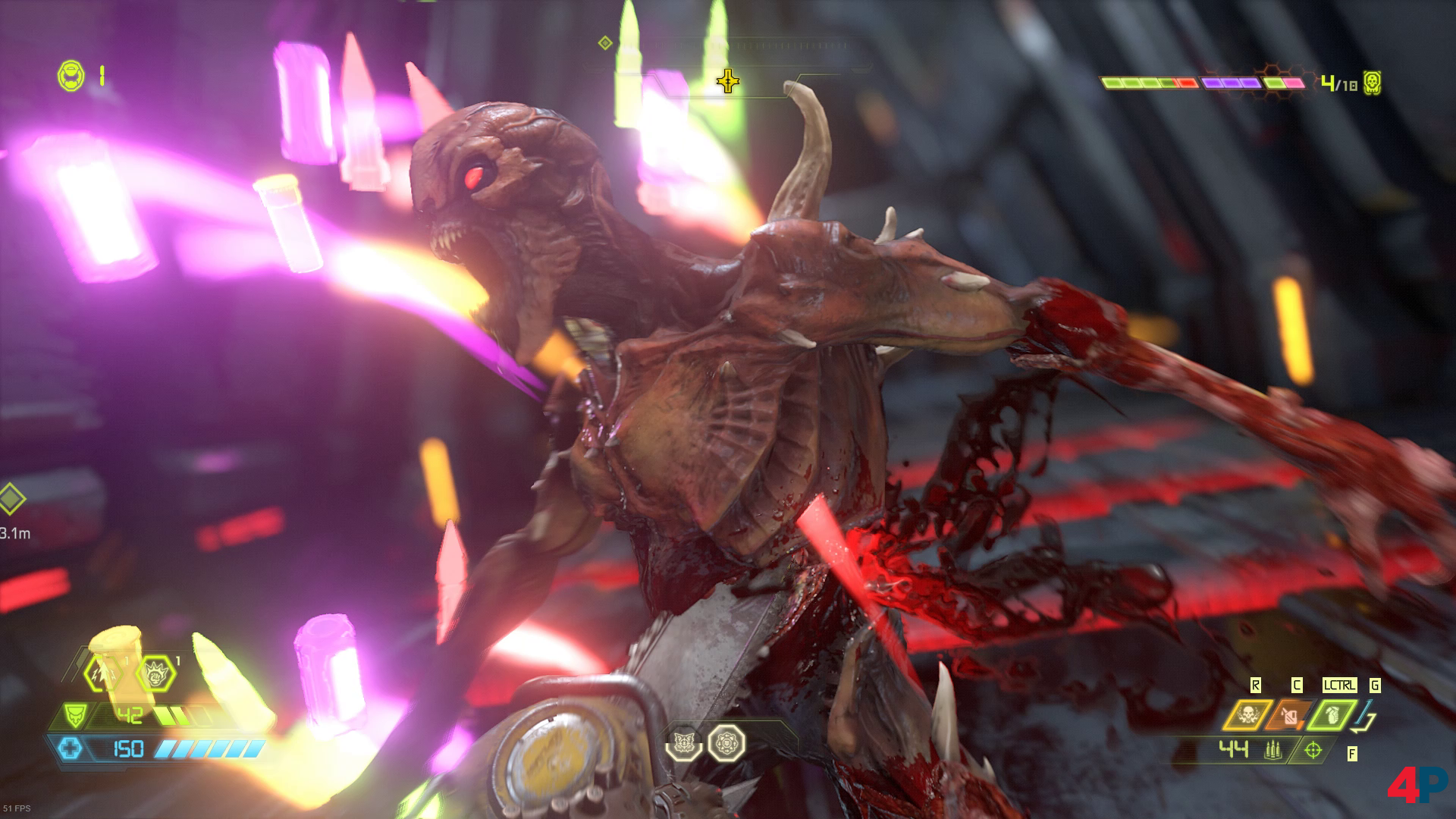
Task: Click the demon skull kill counter icon
Action: point(1371,82)
